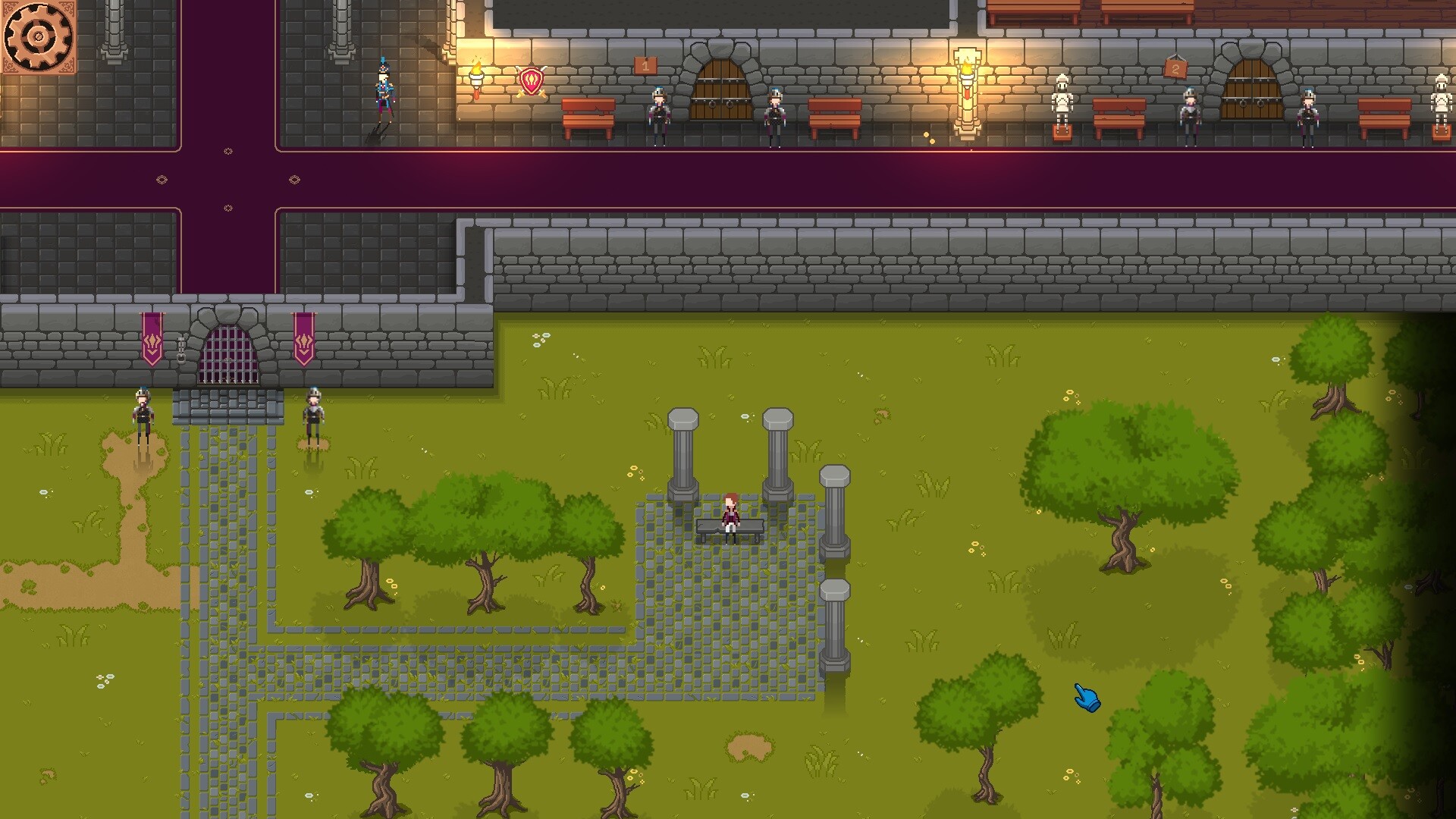Click the lock on the portcullis gate

coord(182,355)
